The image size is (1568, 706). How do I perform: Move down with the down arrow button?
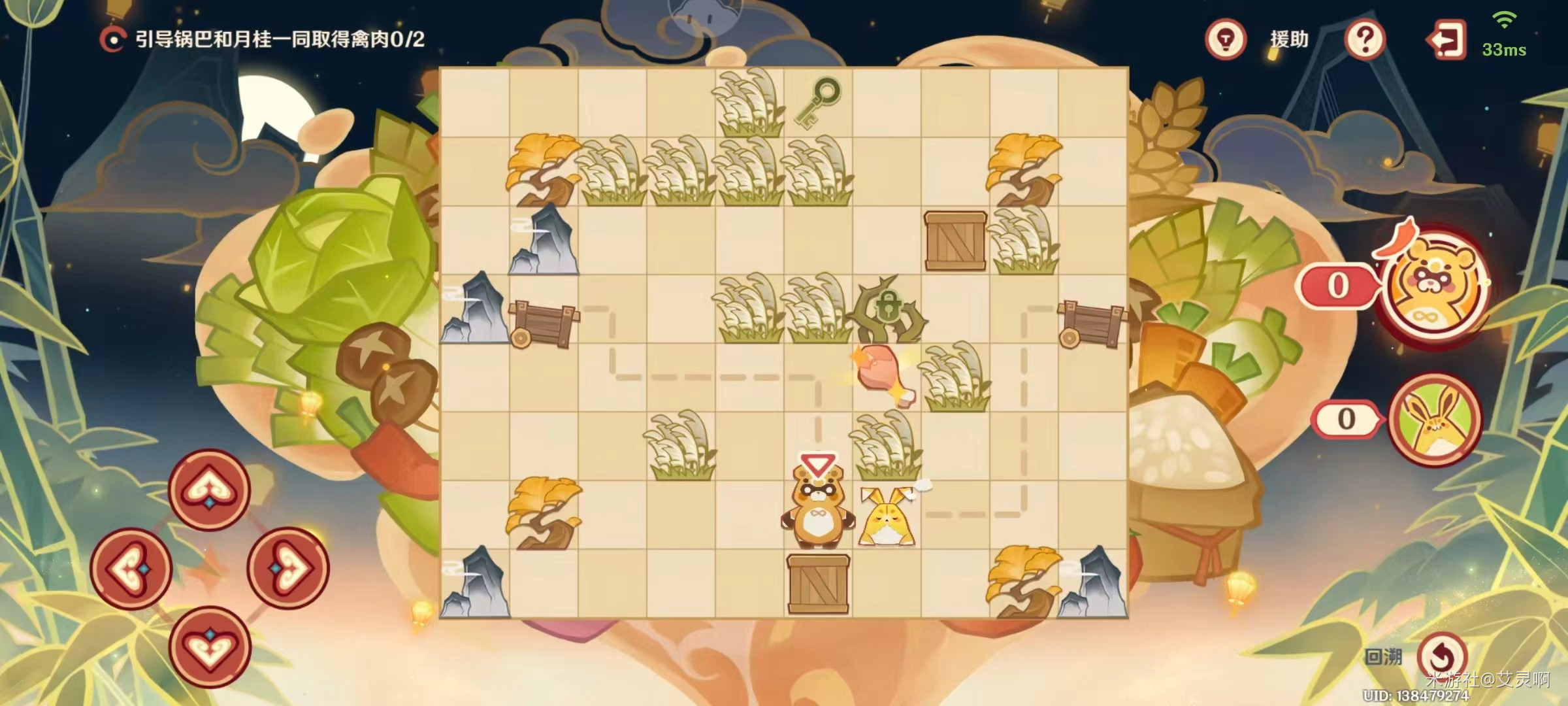tap(209, 647)
